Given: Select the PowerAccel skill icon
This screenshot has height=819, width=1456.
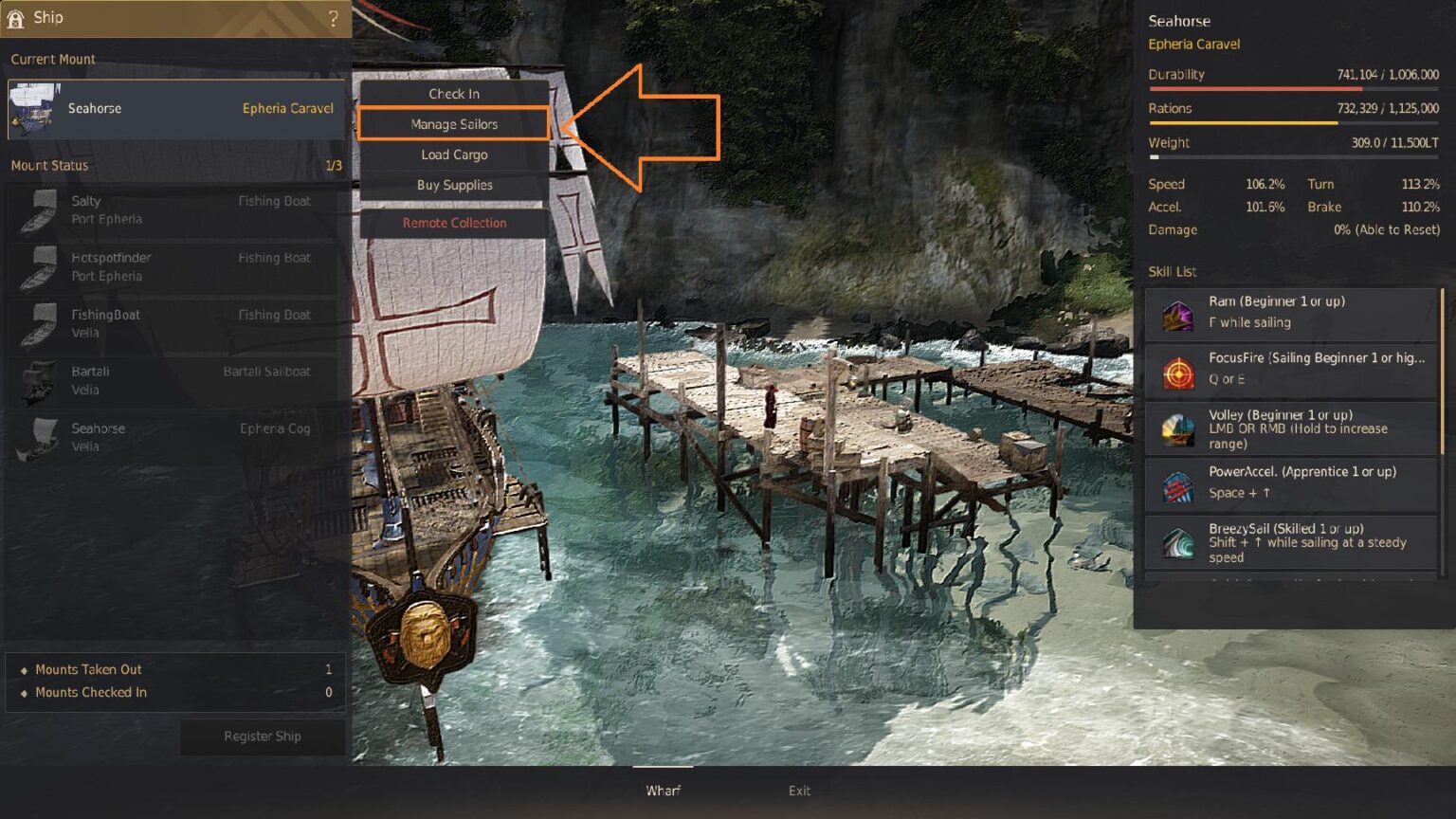Looking at the screenshot, I should (1178, 482).
